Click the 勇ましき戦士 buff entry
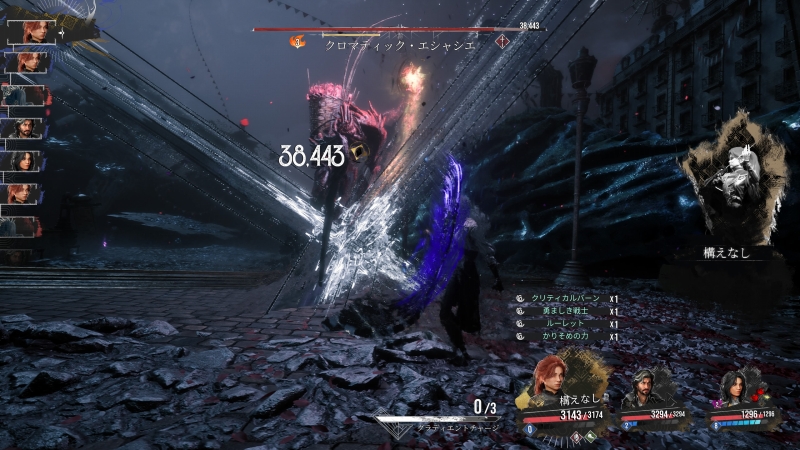 562,312
